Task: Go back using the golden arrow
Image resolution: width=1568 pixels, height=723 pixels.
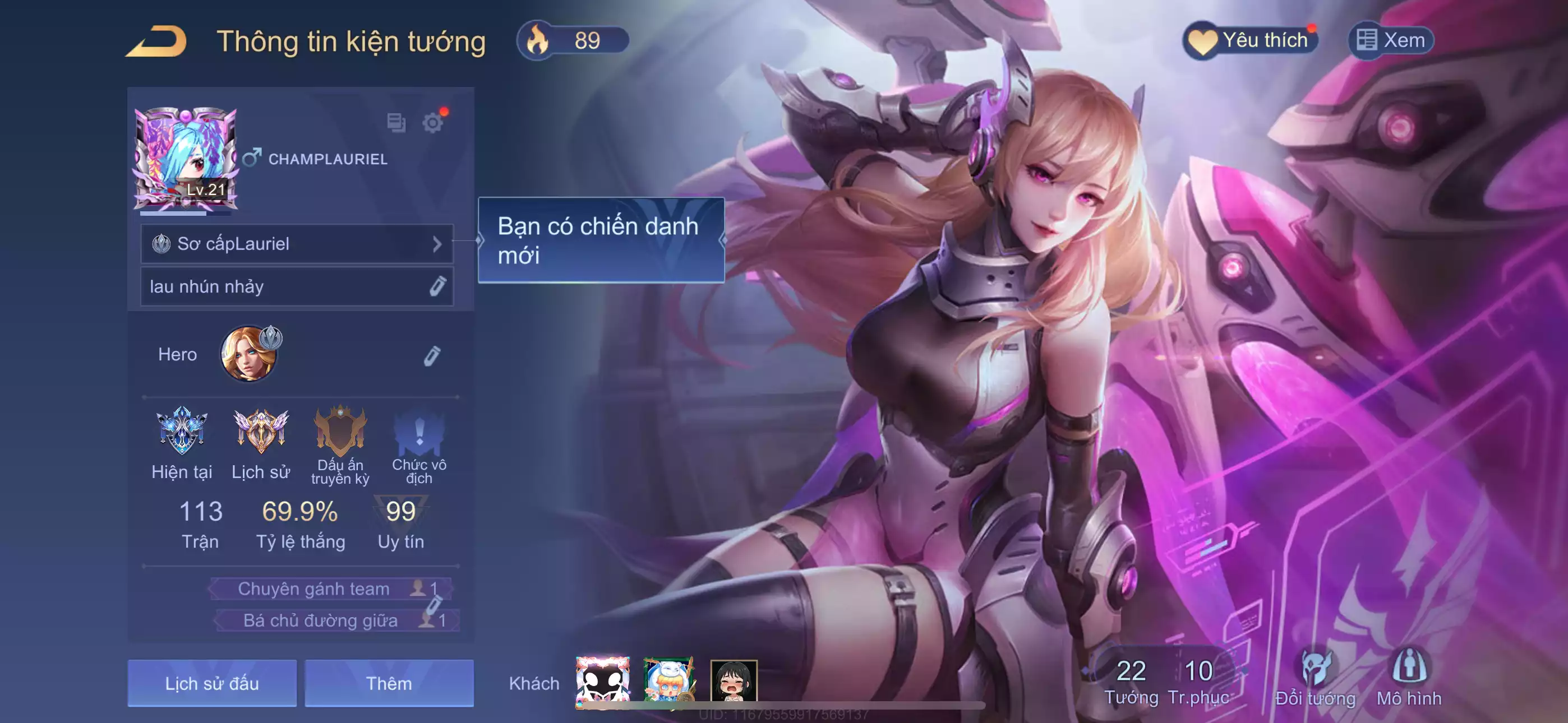Action: tap(156, 41)
